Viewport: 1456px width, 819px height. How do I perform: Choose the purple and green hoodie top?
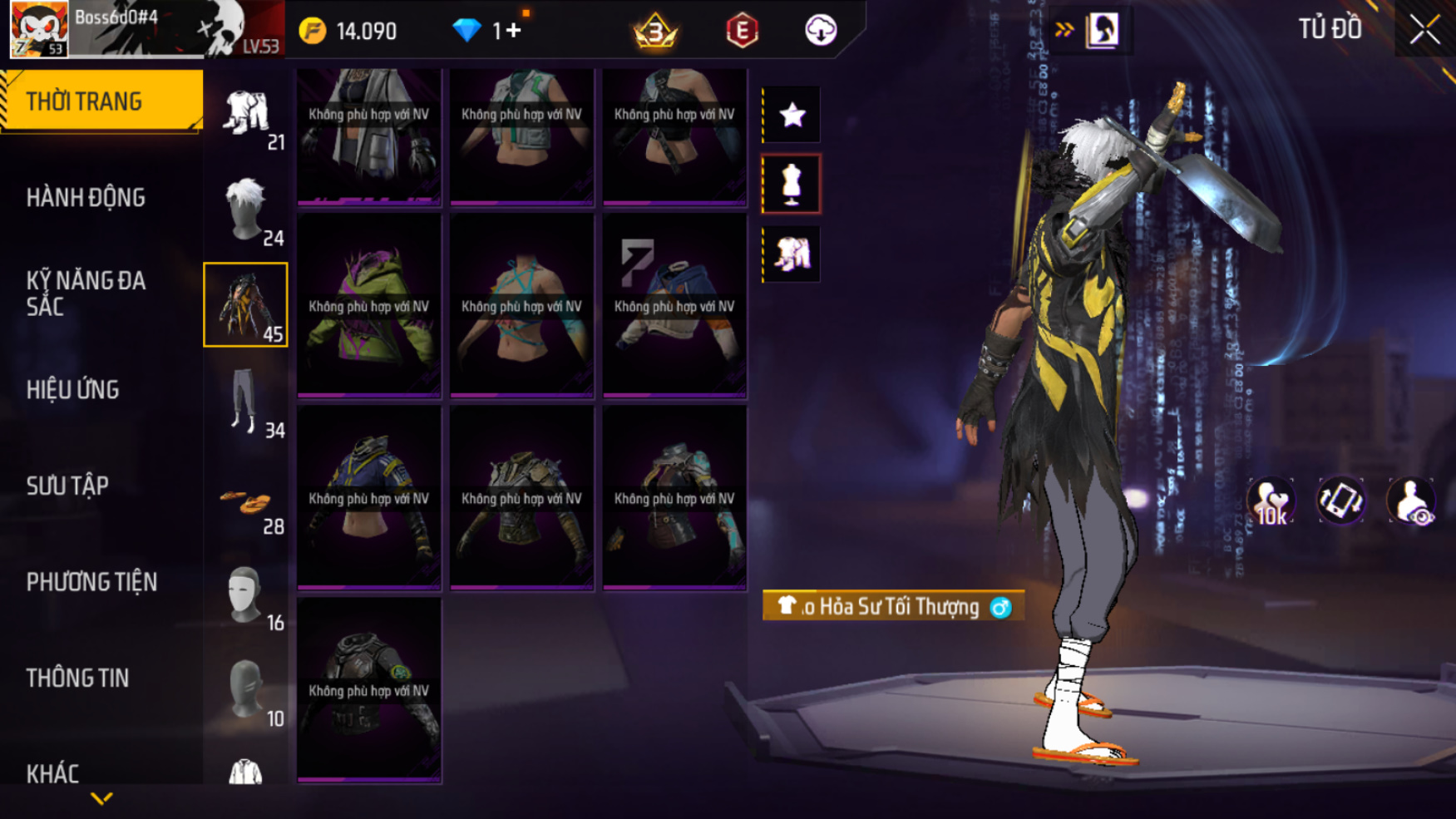coord(369,306)
